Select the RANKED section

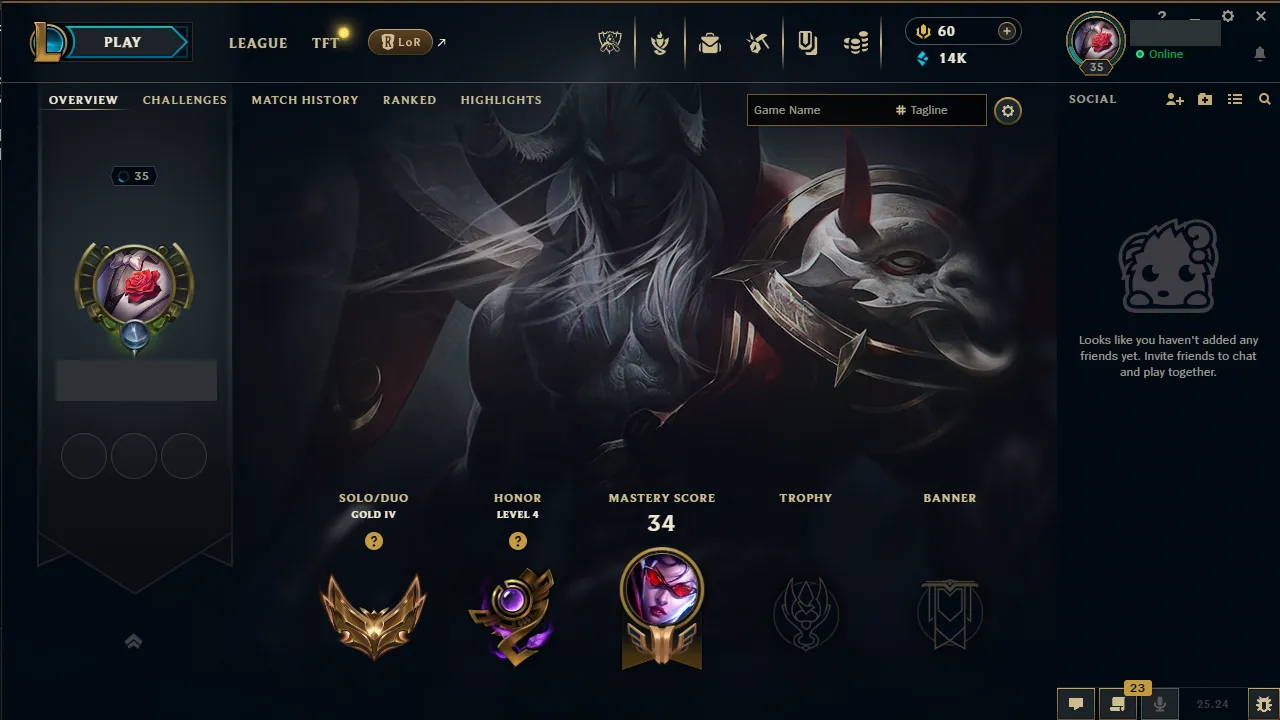coord(409,100)
